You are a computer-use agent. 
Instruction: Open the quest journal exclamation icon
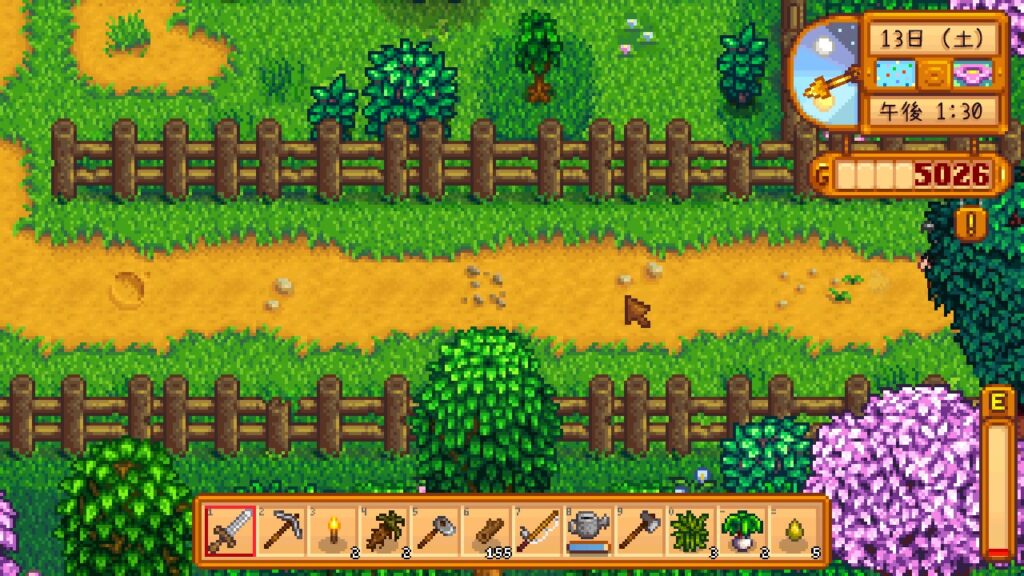coord(970,222)
